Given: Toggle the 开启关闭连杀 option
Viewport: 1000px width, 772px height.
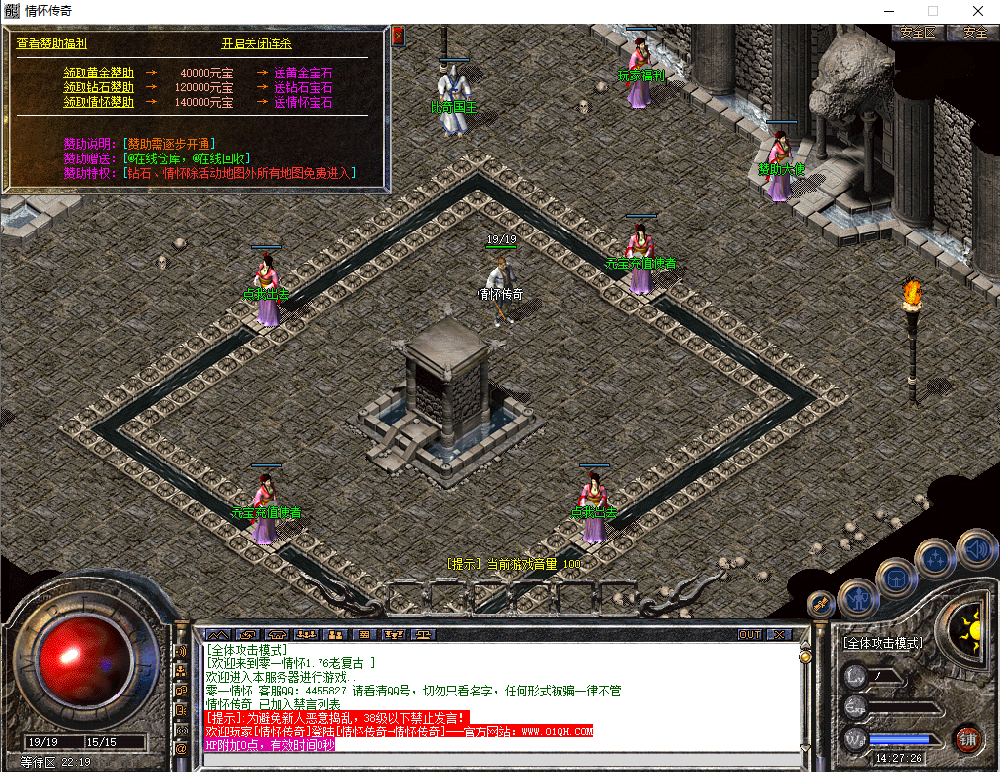Looking at the screenshot, I should click(x=256, y=44).
